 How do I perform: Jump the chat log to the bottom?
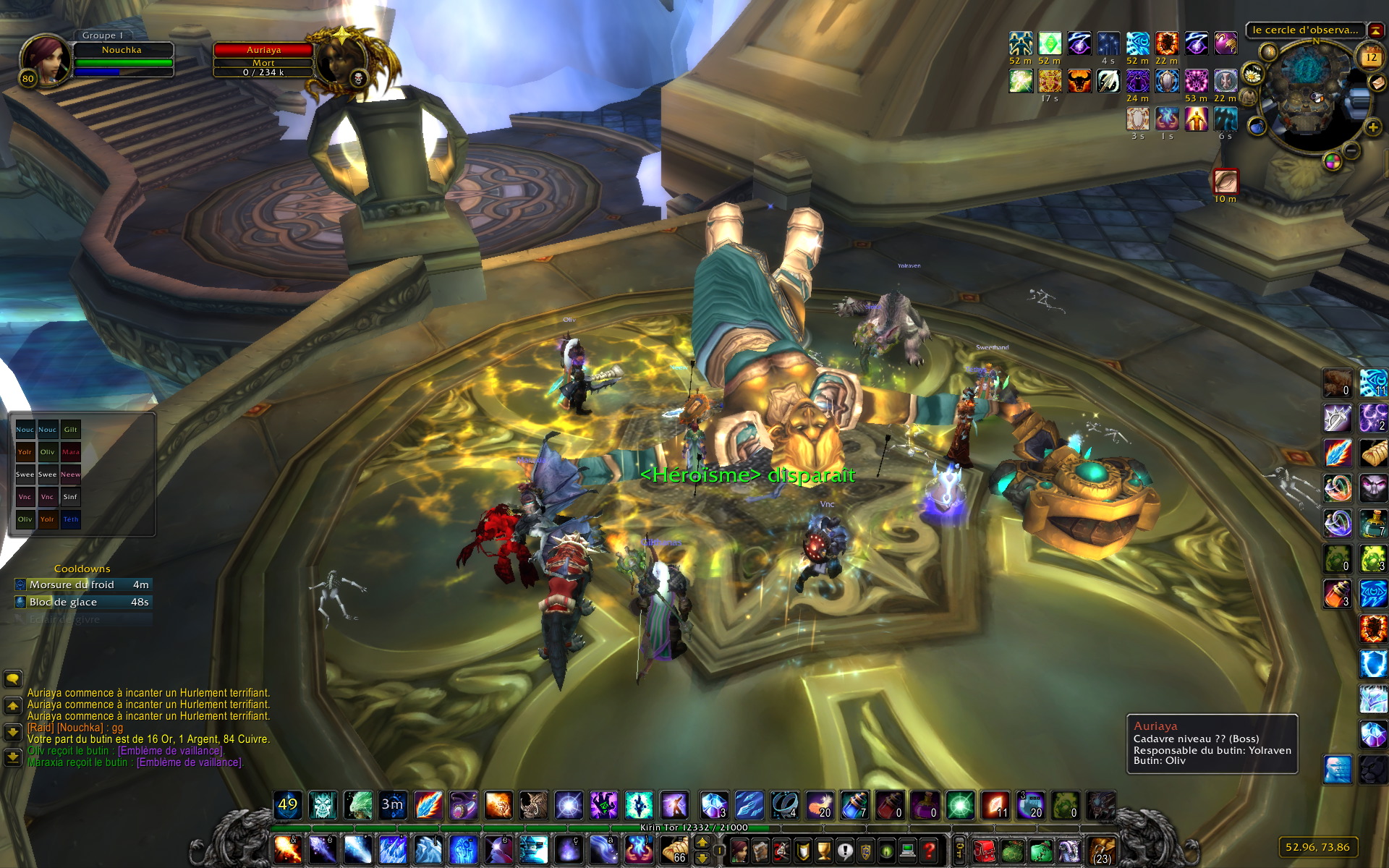click(x=13, y=757)
